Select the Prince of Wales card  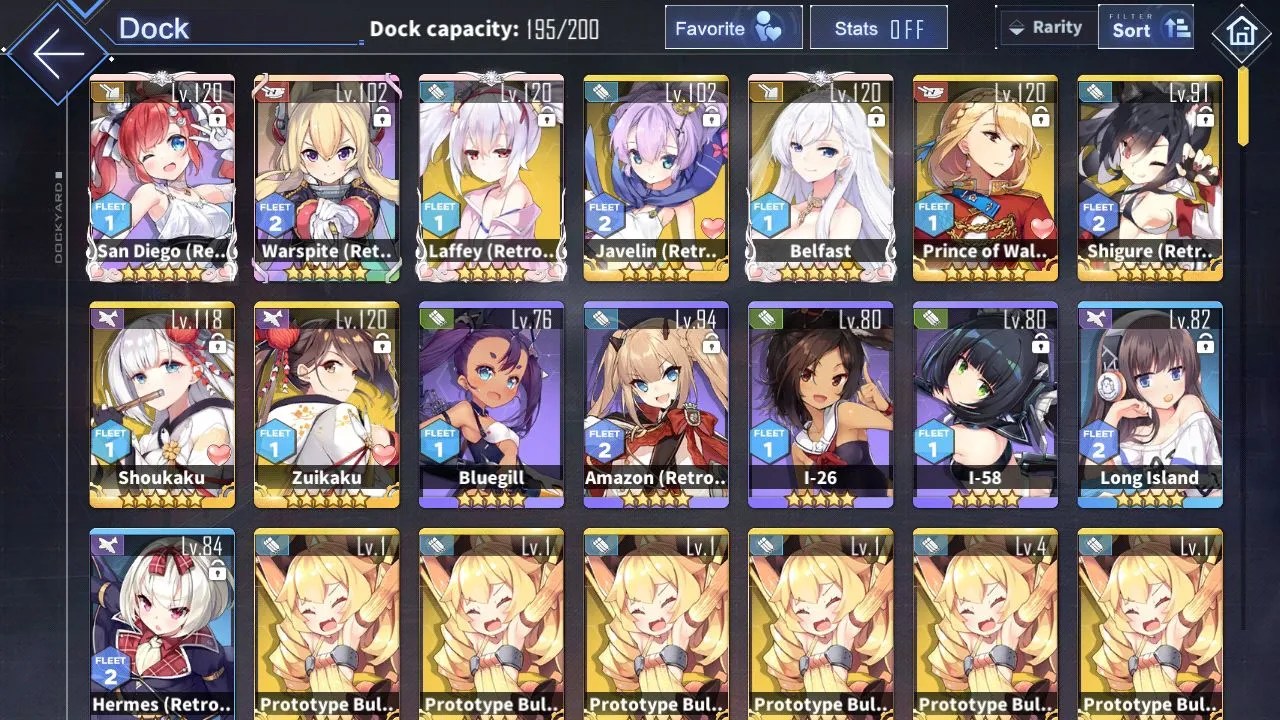point(985,177)
